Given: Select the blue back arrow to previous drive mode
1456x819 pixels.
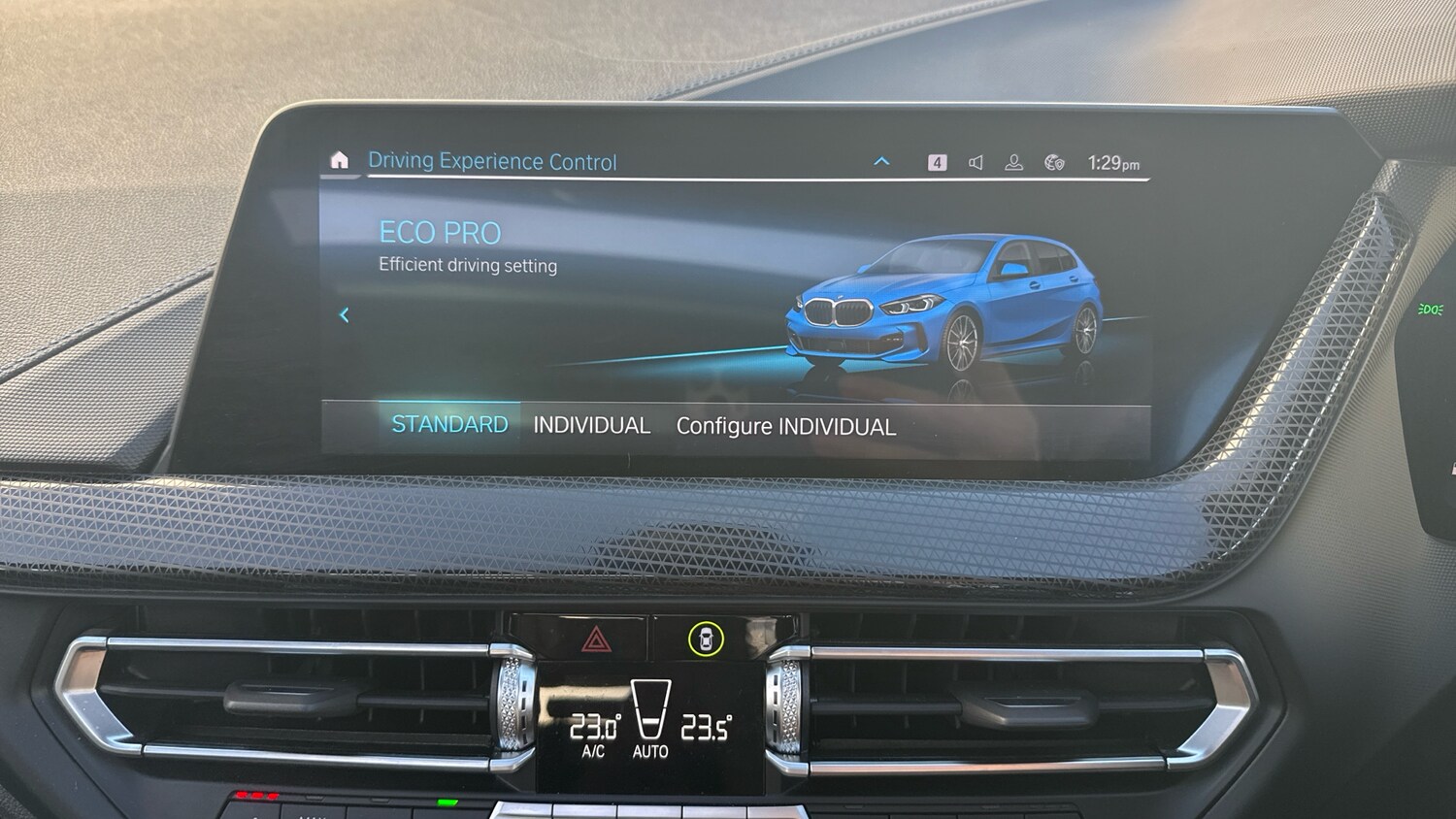Looking at the screenshot, I should (343, 315).
